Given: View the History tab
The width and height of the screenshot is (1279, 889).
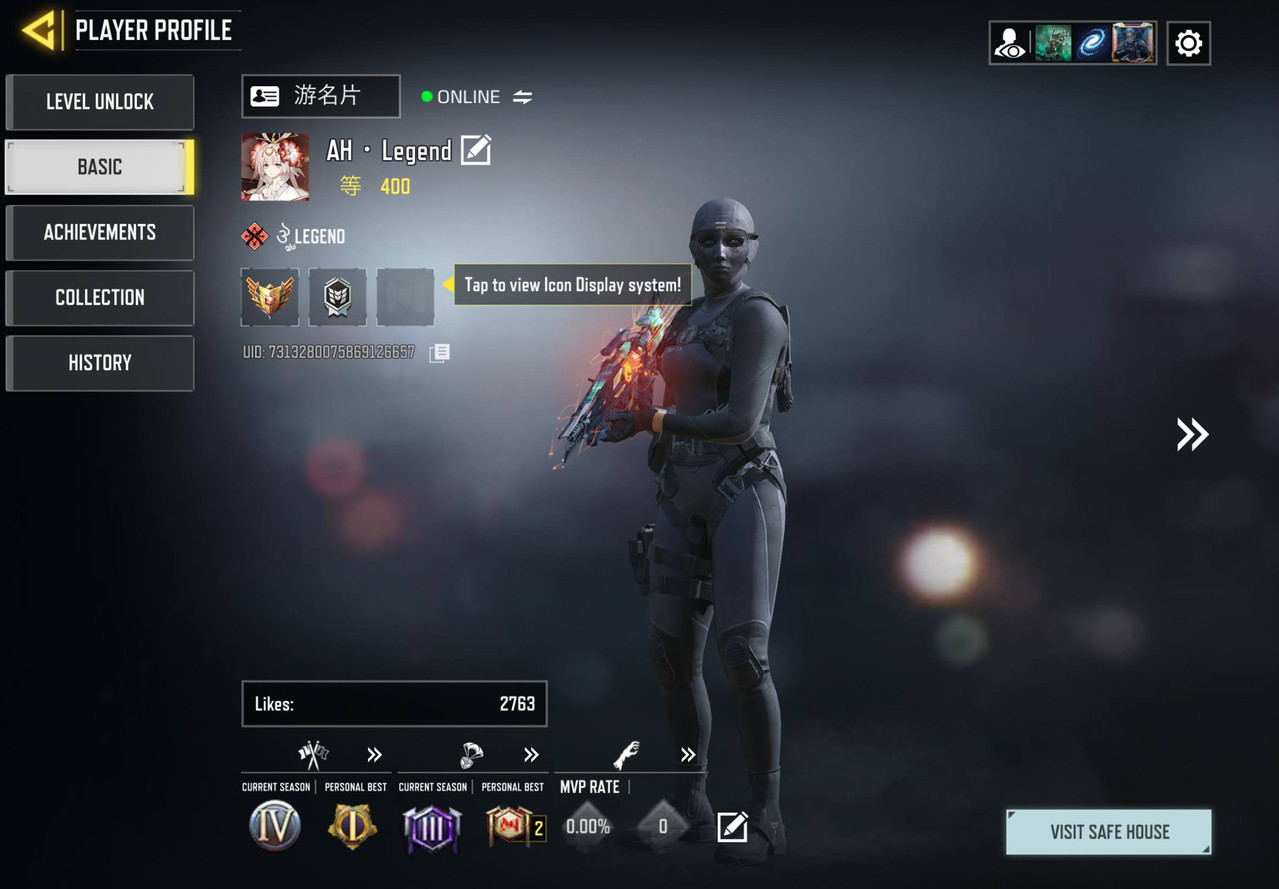Looking at the screenshot, I should click(x=100, y=362).
